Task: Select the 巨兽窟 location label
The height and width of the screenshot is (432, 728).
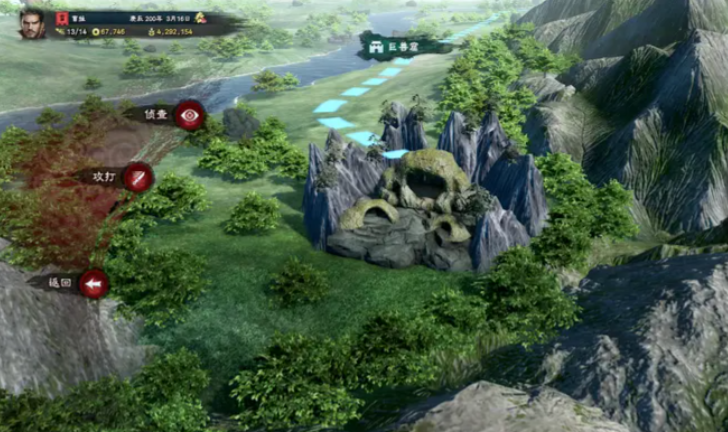Action: 392,46
